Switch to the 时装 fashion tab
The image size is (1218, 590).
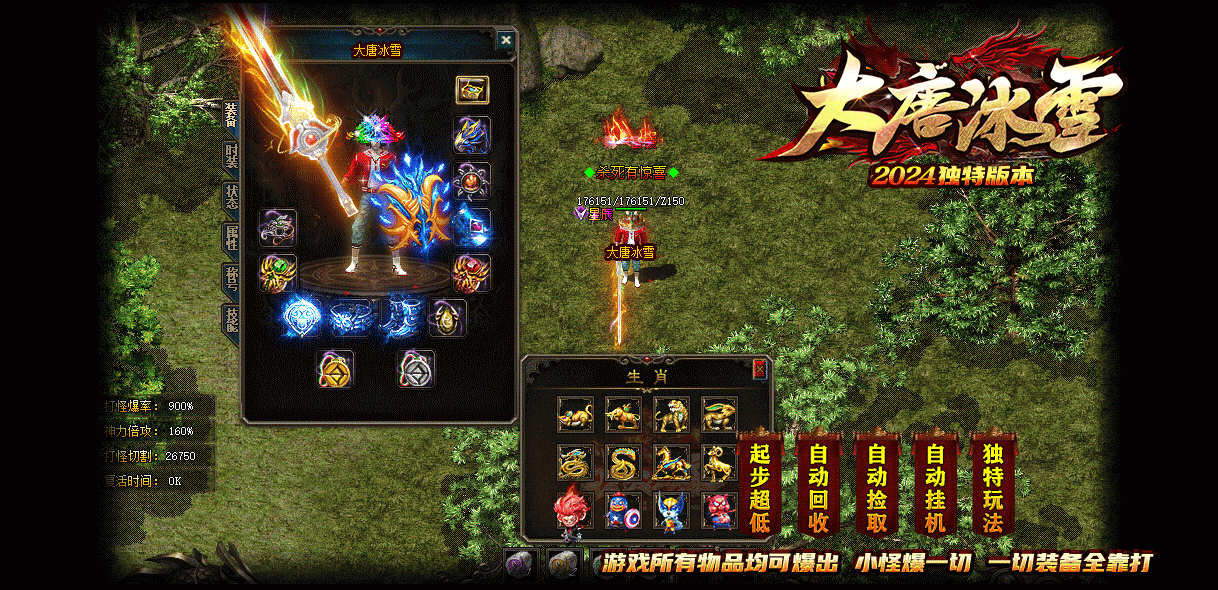coord(231,158)
